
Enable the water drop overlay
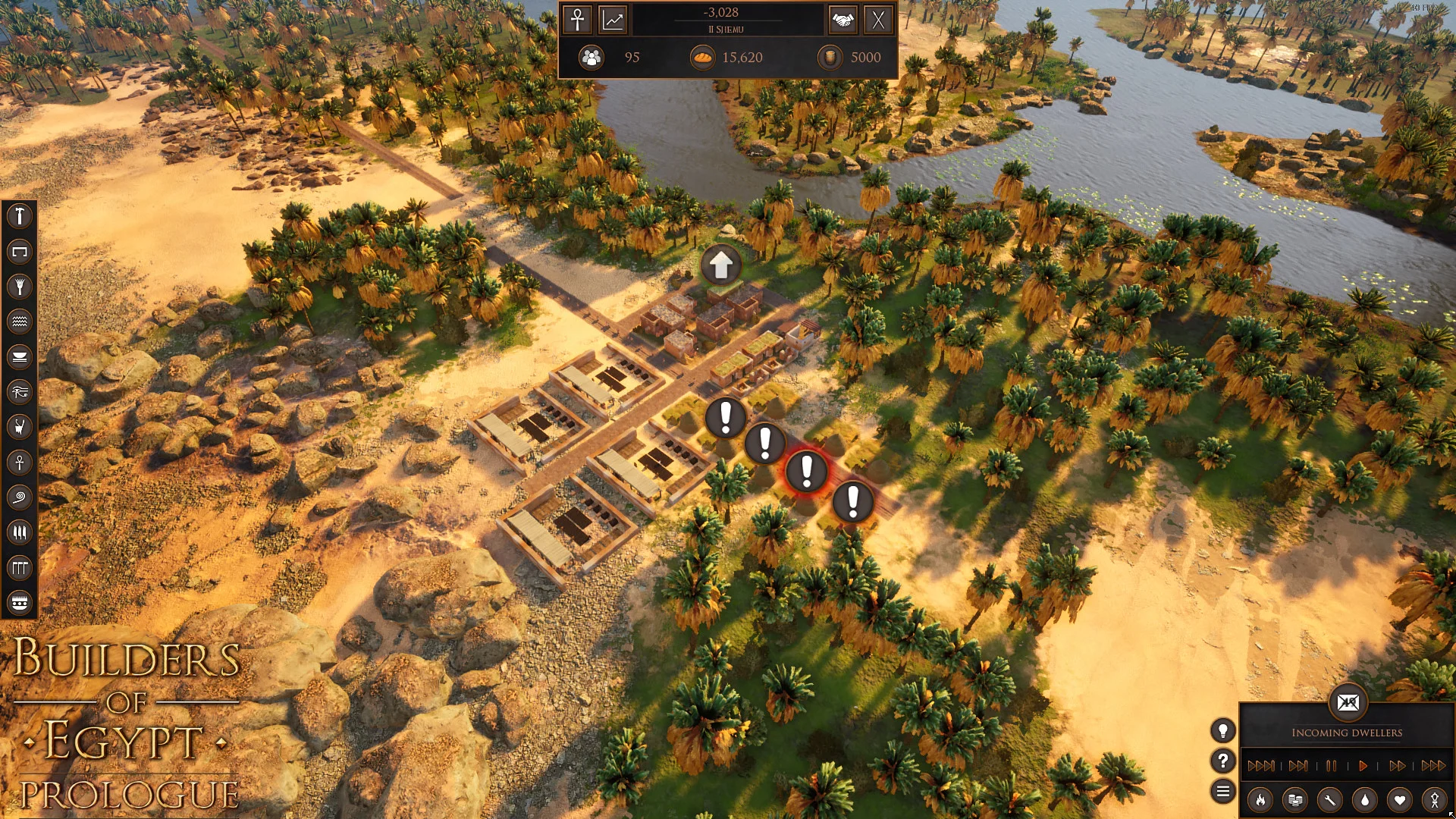pos(1366,800)
